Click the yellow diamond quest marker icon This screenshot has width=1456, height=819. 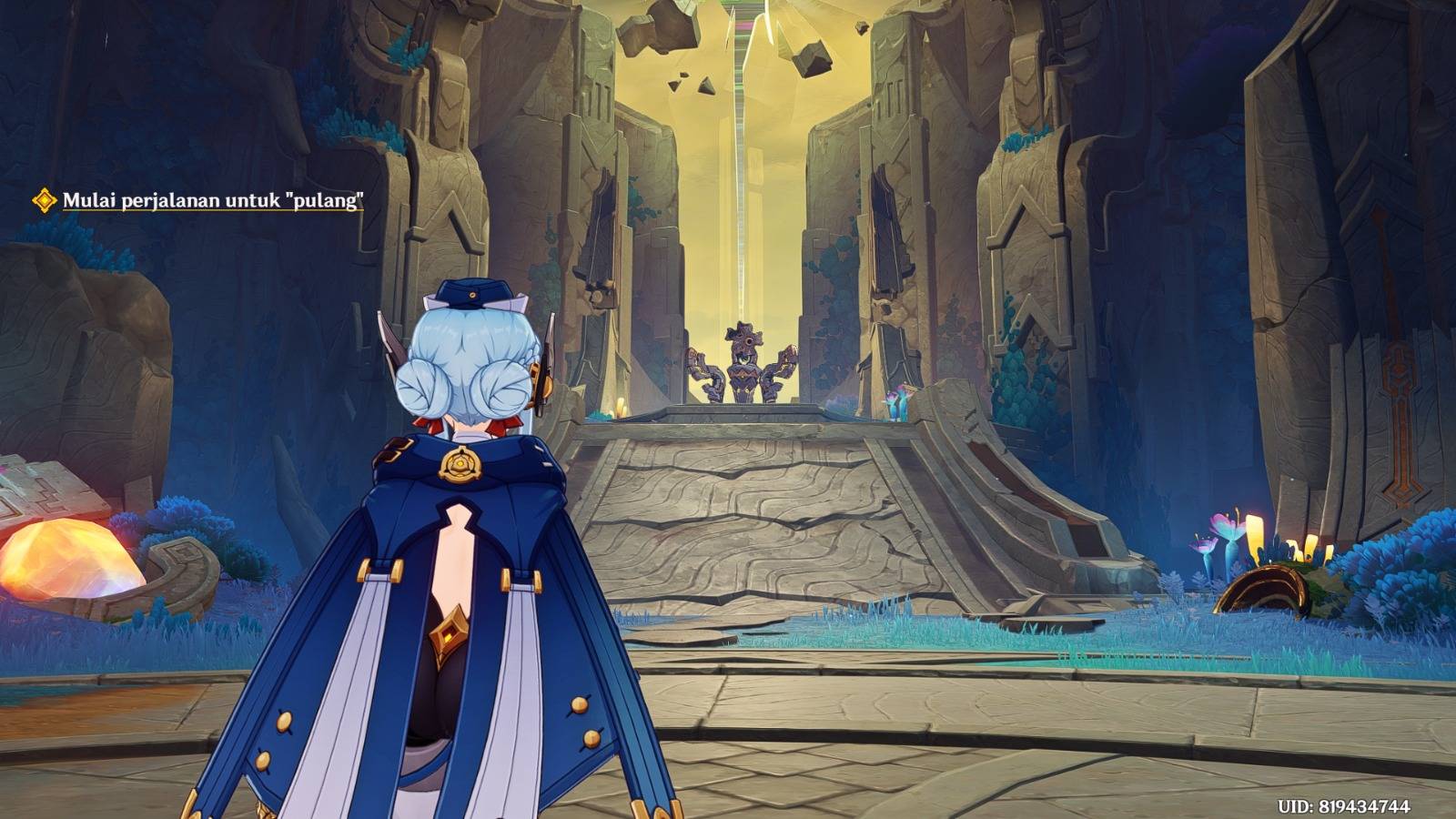click(x=44, y=200)
